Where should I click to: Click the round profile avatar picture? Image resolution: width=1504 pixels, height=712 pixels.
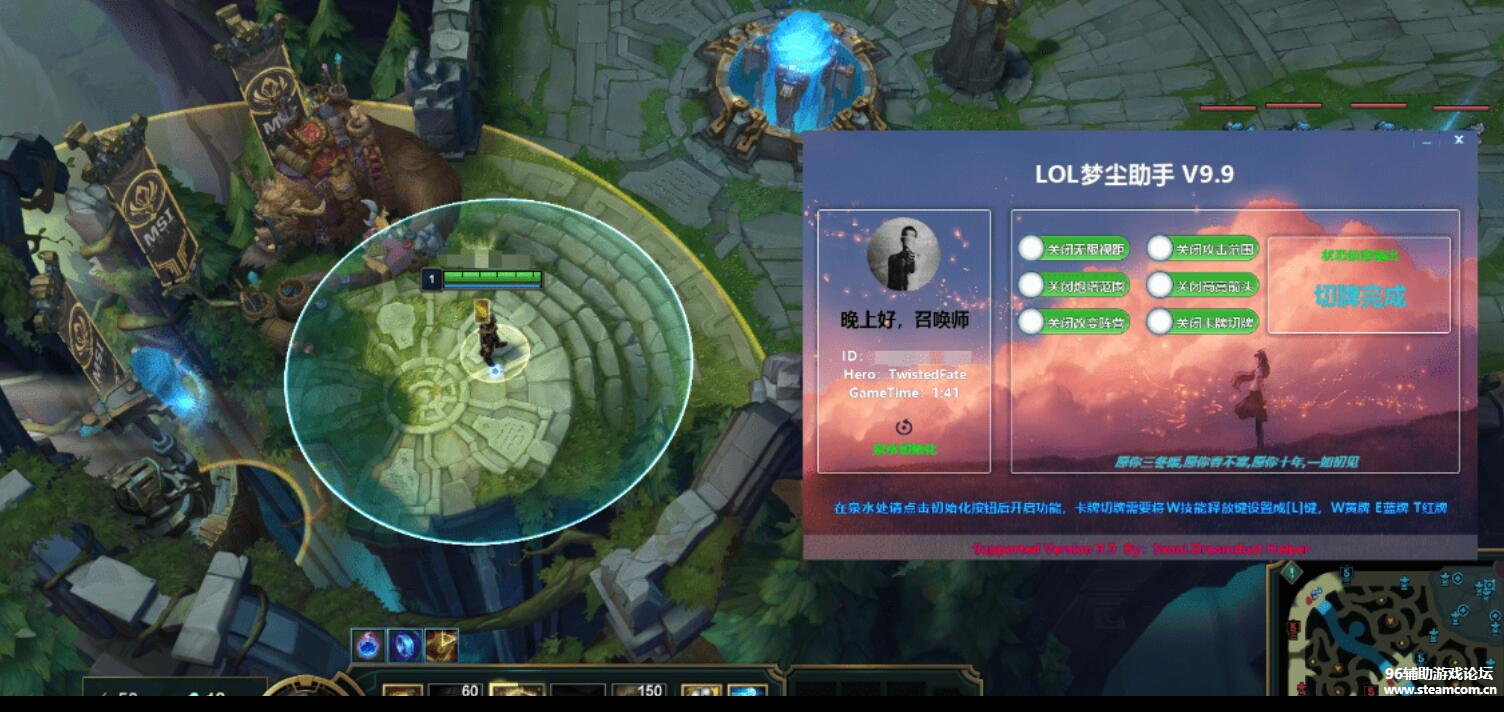(x=903, y=255)
